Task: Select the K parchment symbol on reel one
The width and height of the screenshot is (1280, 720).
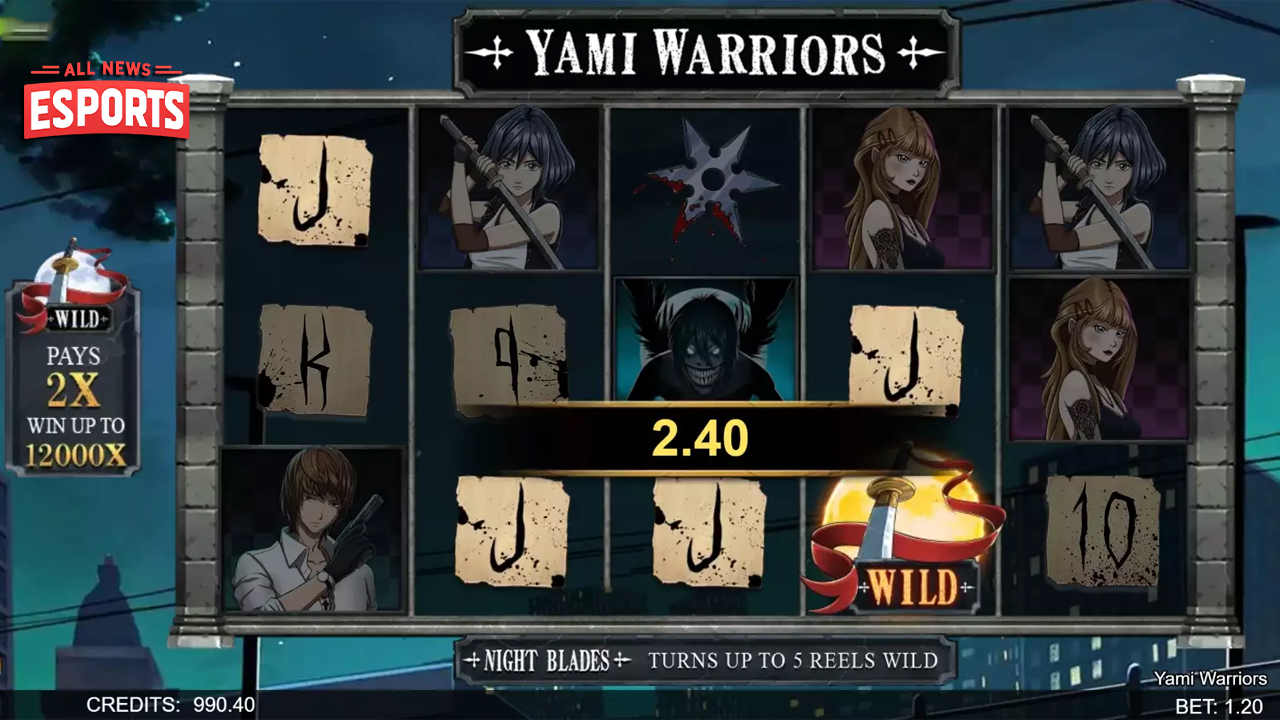Action: click(316, 360)
